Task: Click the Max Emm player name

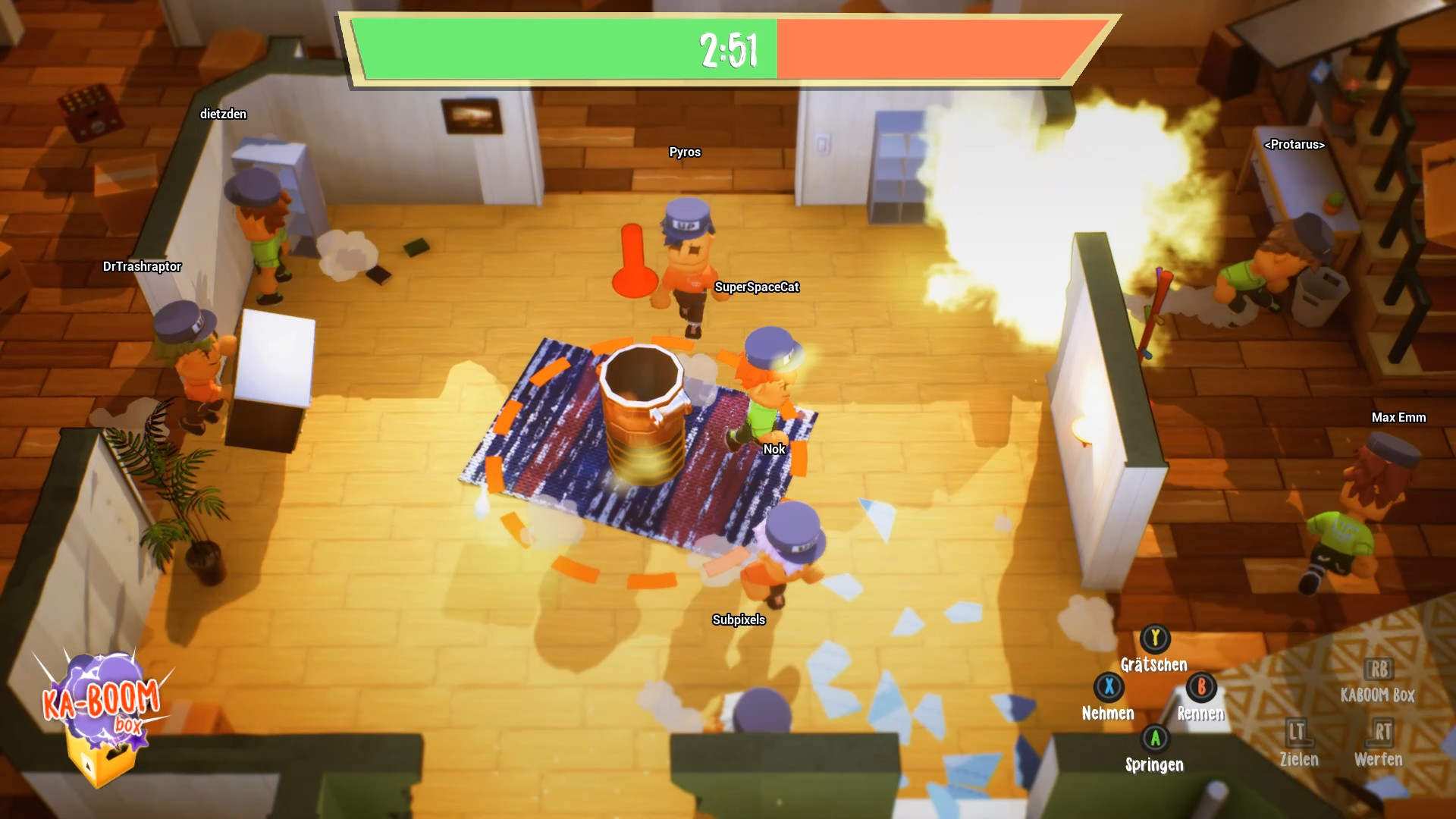Action: point(1398,417)
